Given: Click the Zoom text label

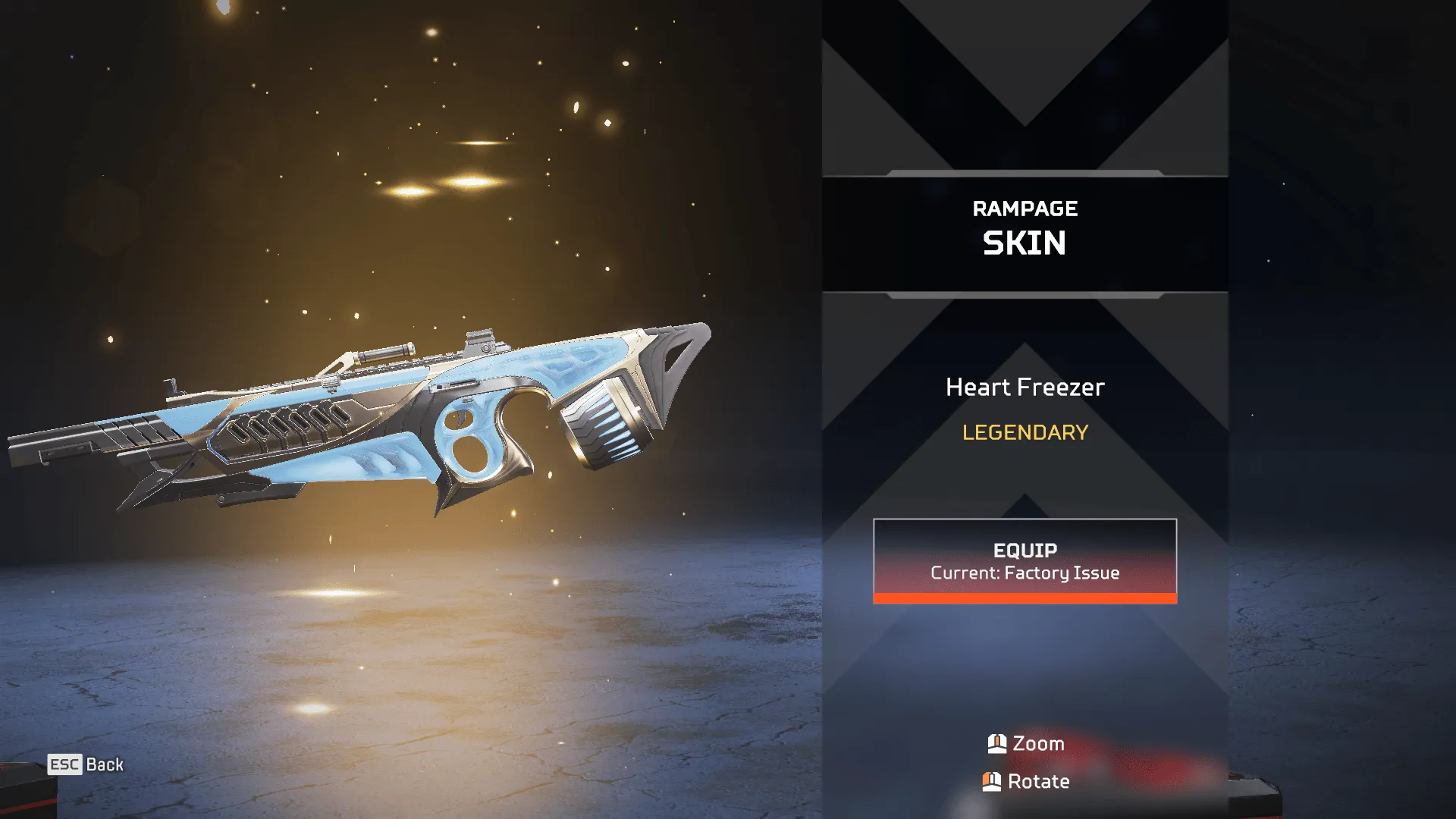Looking at the screenshot, I should [1037, 744].
